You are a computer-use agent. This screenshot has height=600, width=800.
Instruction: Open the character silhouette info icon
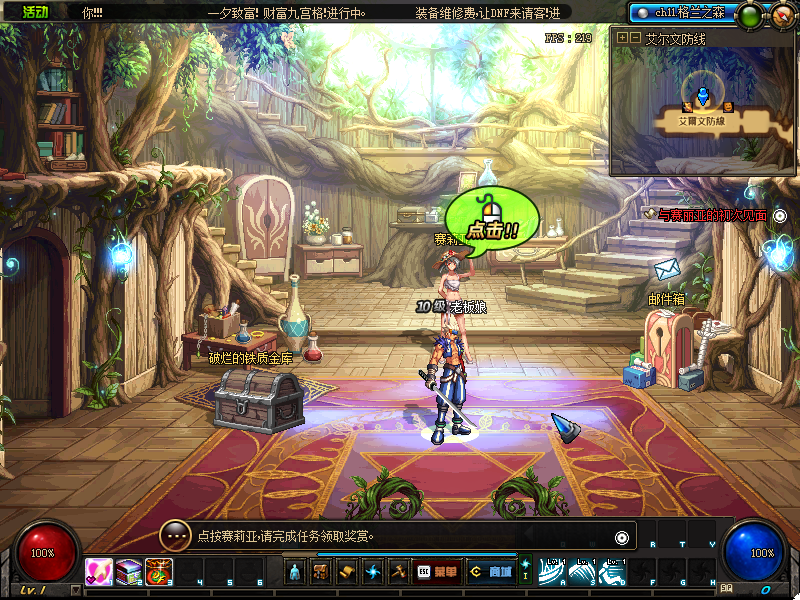[295, 572]
